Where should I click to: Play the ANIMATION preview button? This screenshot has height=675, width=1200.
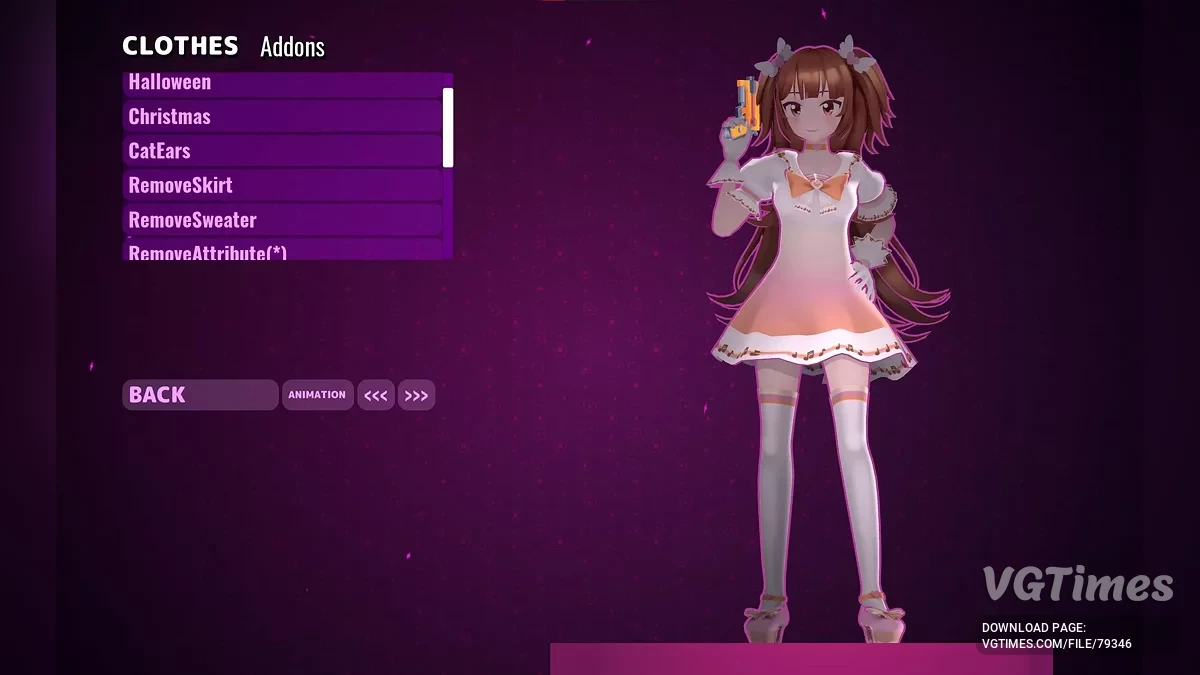click(317, 395)
